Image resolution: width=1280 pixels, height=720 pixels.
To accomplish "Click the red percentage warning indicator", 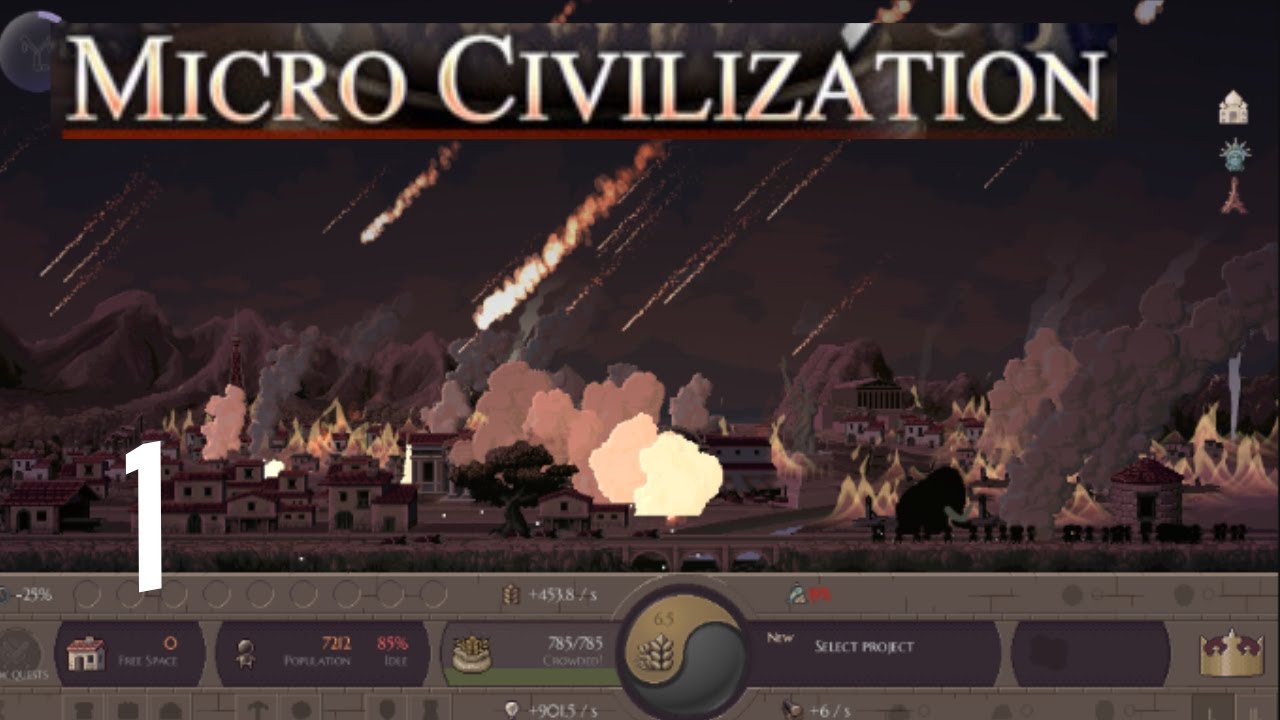I will pos(818,592).
